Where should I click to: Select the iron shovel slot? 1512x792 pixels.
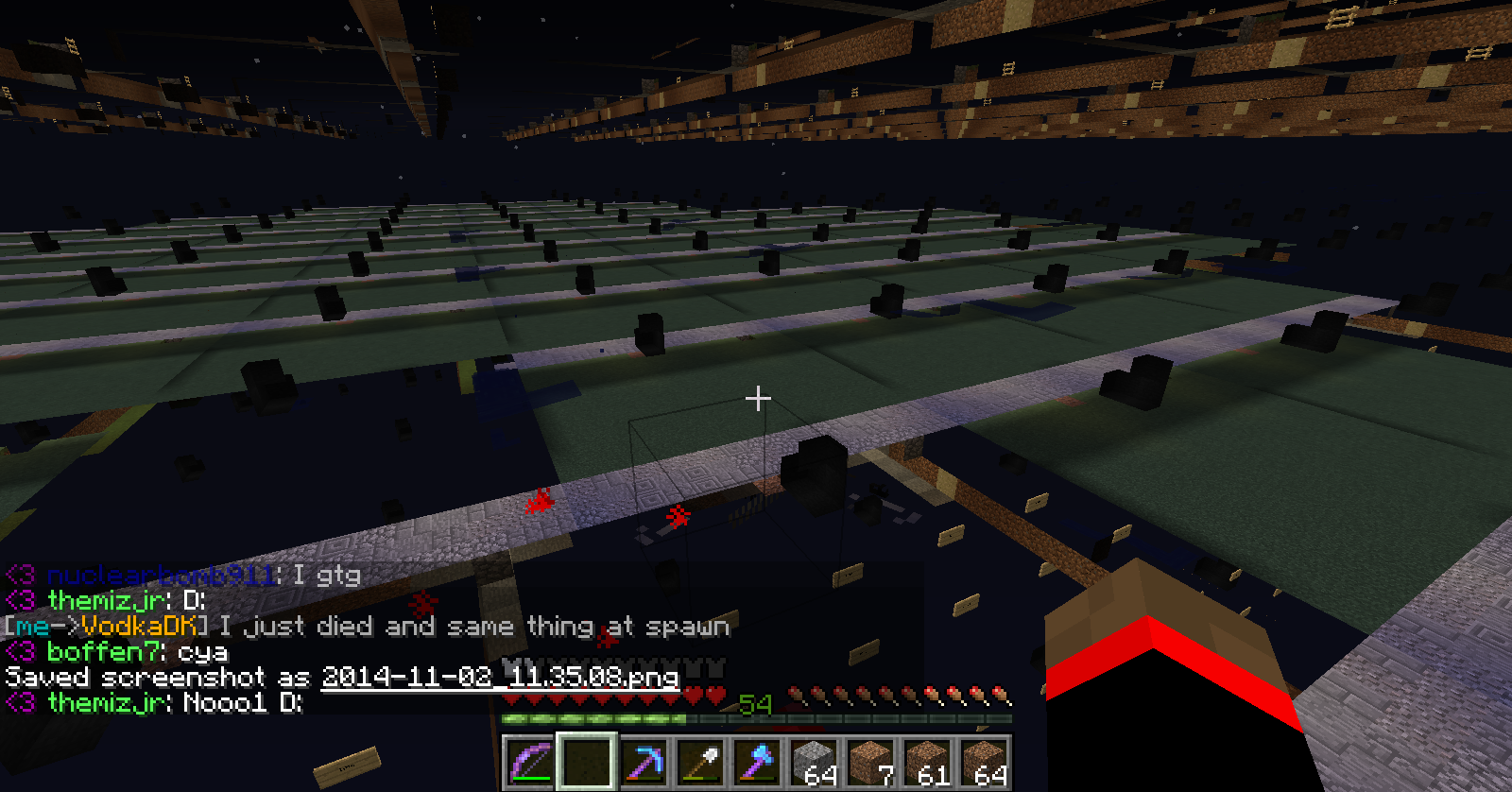pyautogui.click(x=700, y=762)
